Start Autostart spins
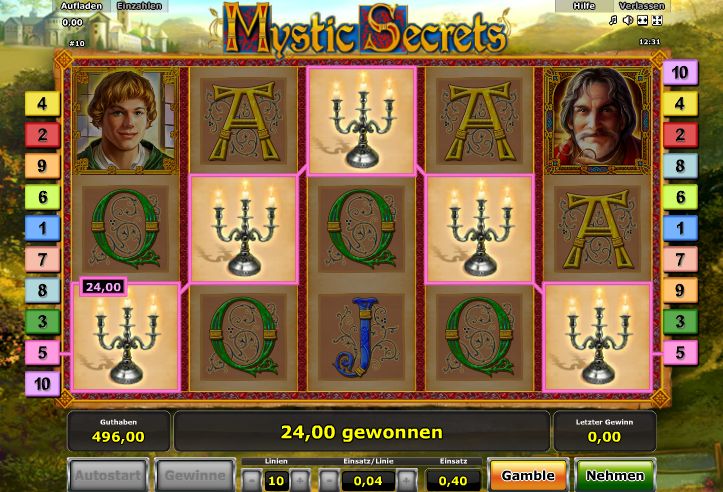 pyautogui.click(x=107, y=475)
